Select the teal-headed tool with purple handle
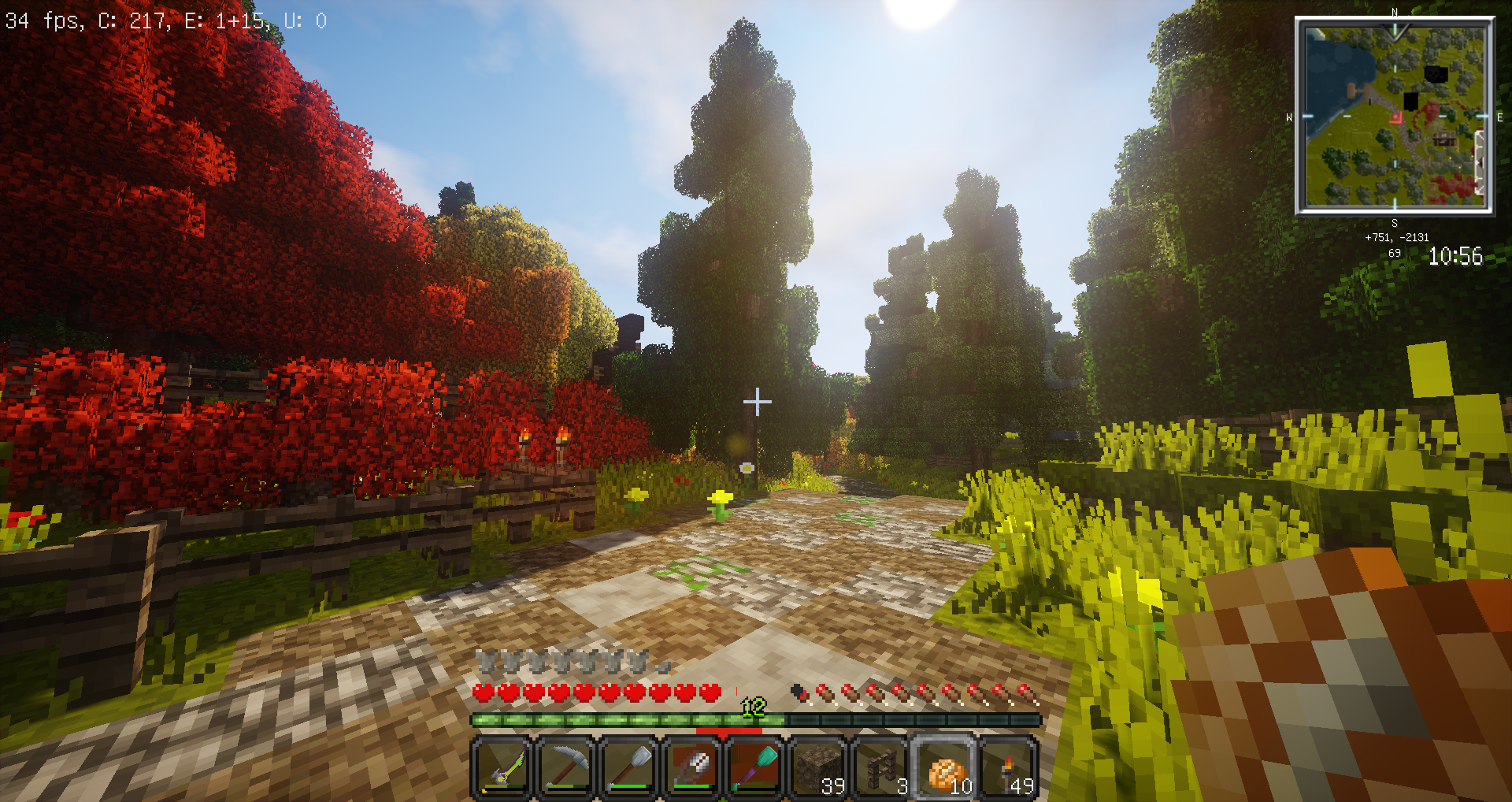Screen dimensions: 1512x802 coord(754,767)
